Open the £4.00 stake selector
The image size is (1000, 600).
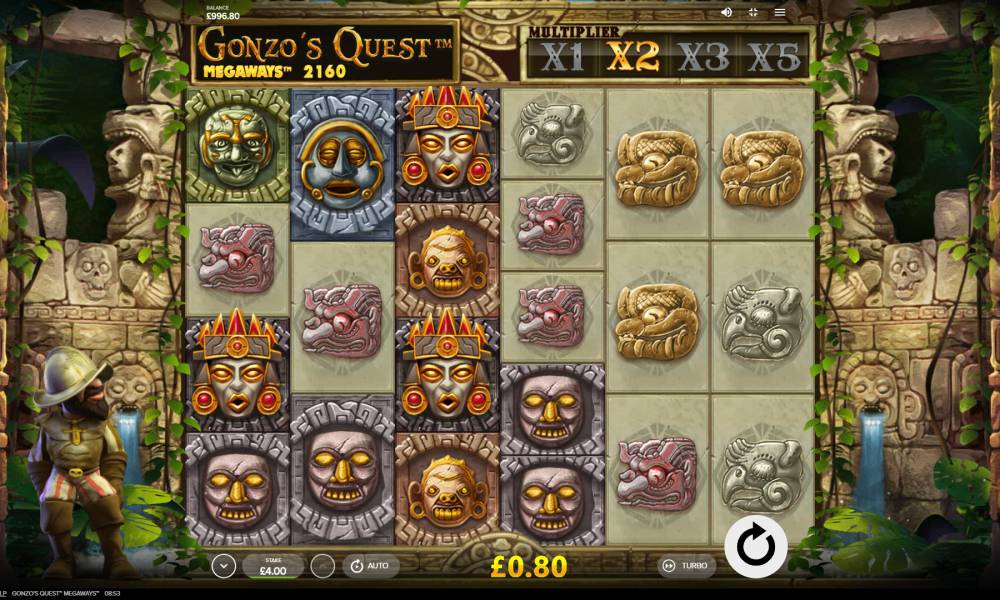click(x=273, y=566)
